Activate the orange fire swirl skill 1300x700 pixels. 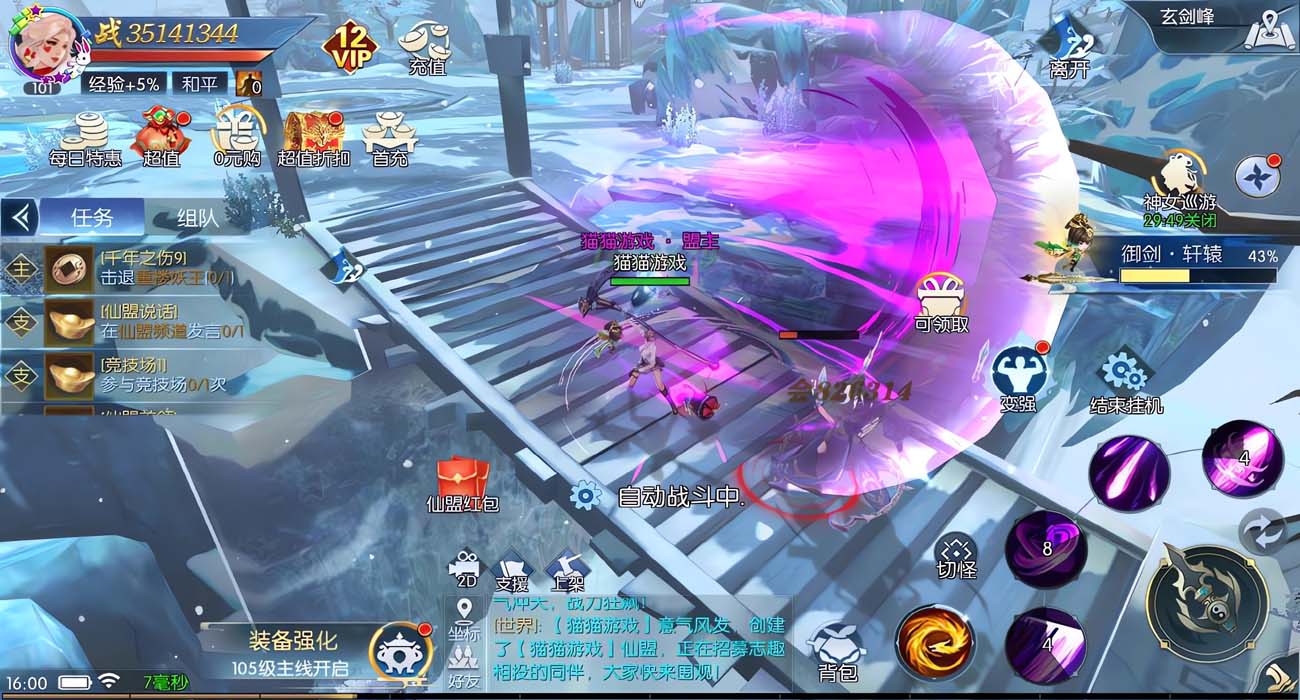click(934, 641)
